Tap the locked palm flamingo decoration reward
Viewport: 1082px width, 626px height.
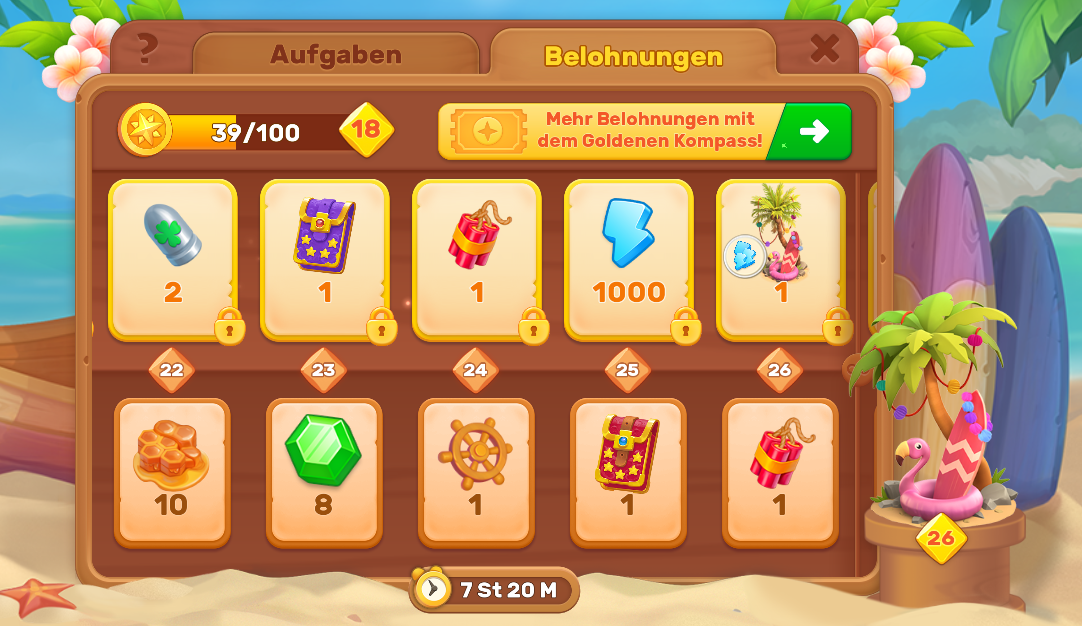780,259
